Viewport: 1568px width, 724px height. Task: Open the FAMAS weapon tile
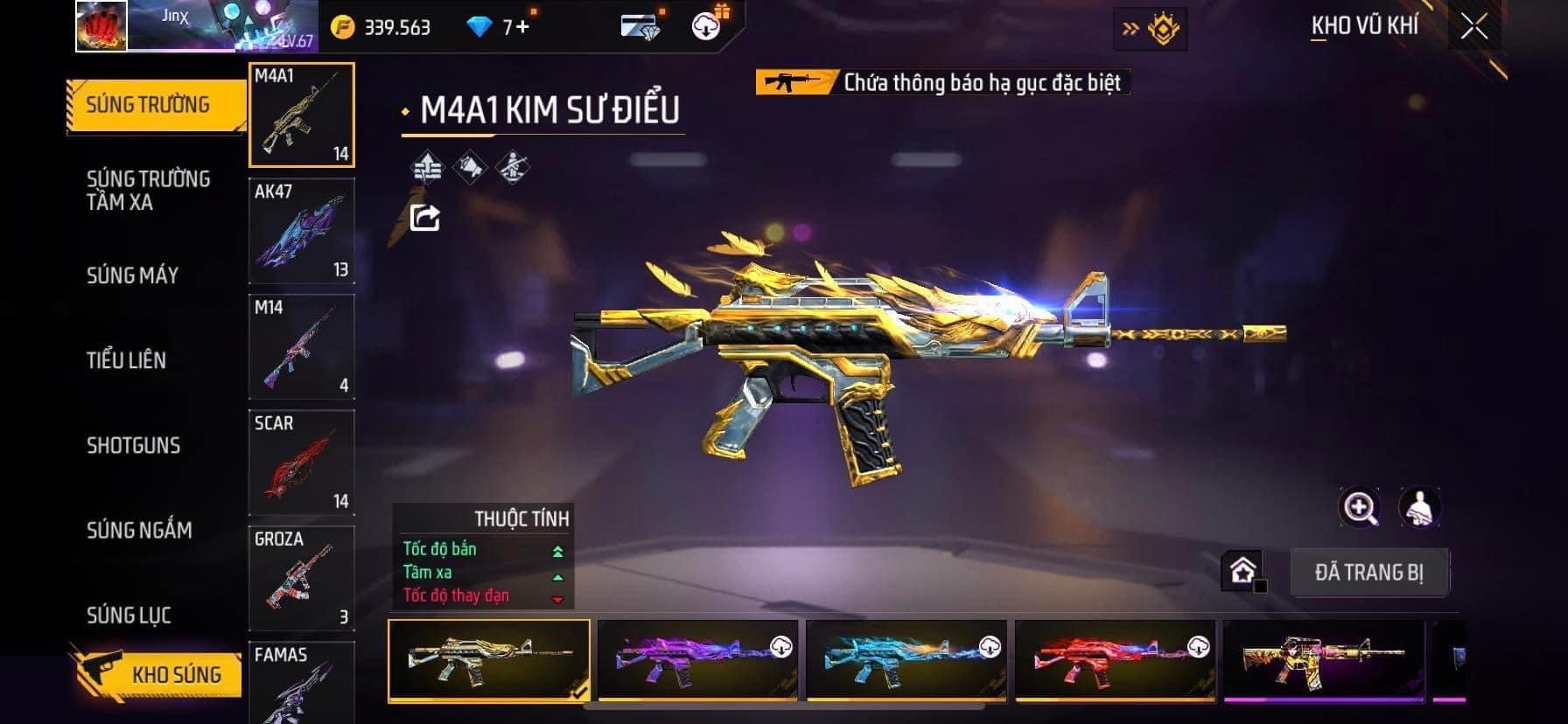click(302, 683)
